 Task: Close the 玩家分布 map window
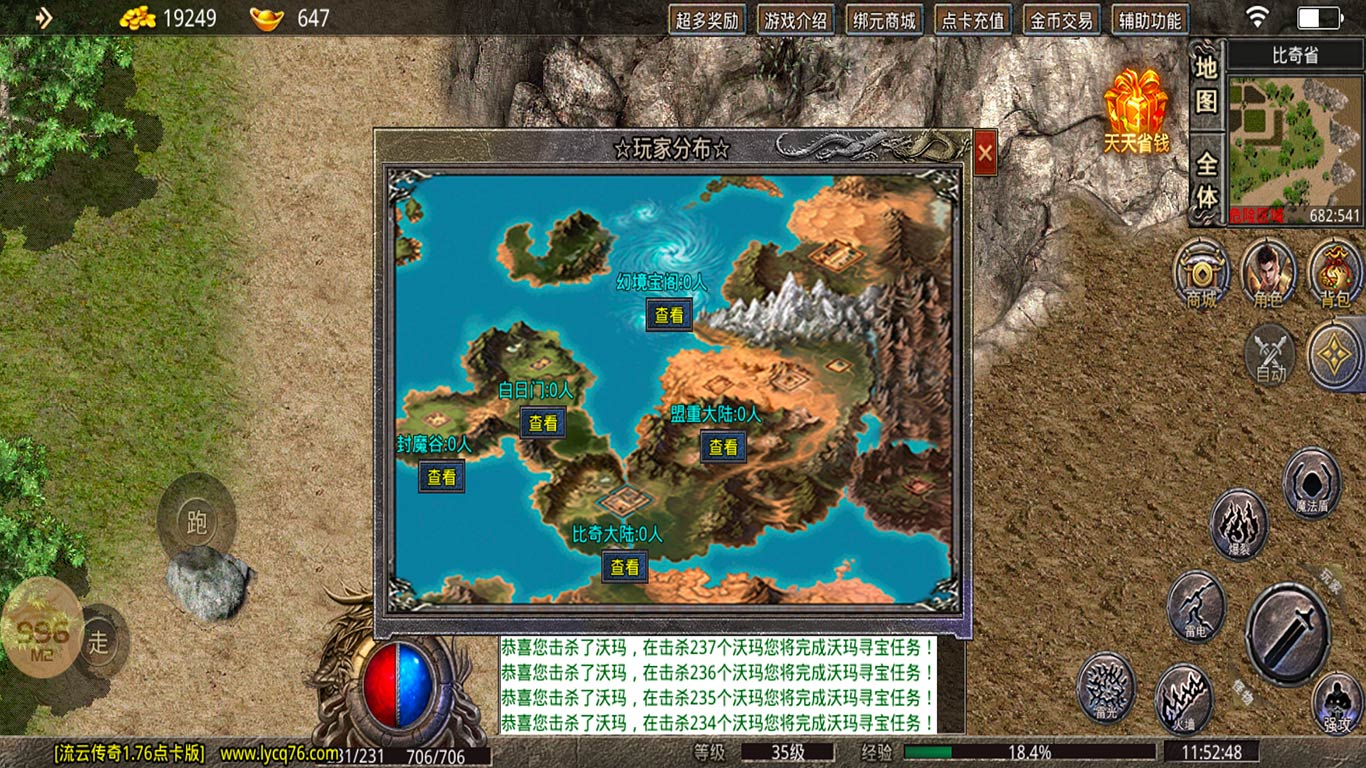coord(985,153)
